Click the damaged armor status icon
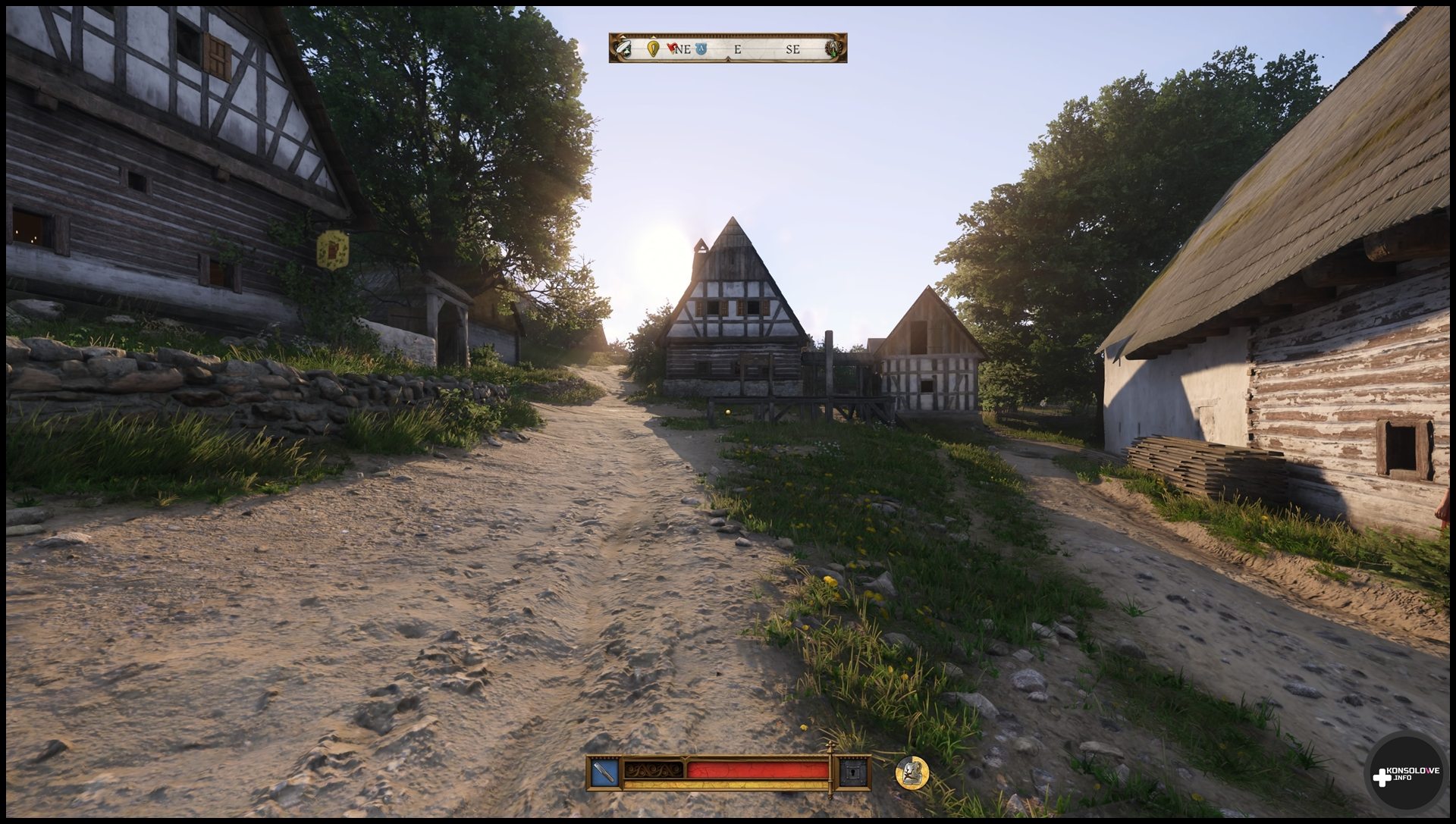The height and width of the screenshot is (824, 1456). point(912,772)
